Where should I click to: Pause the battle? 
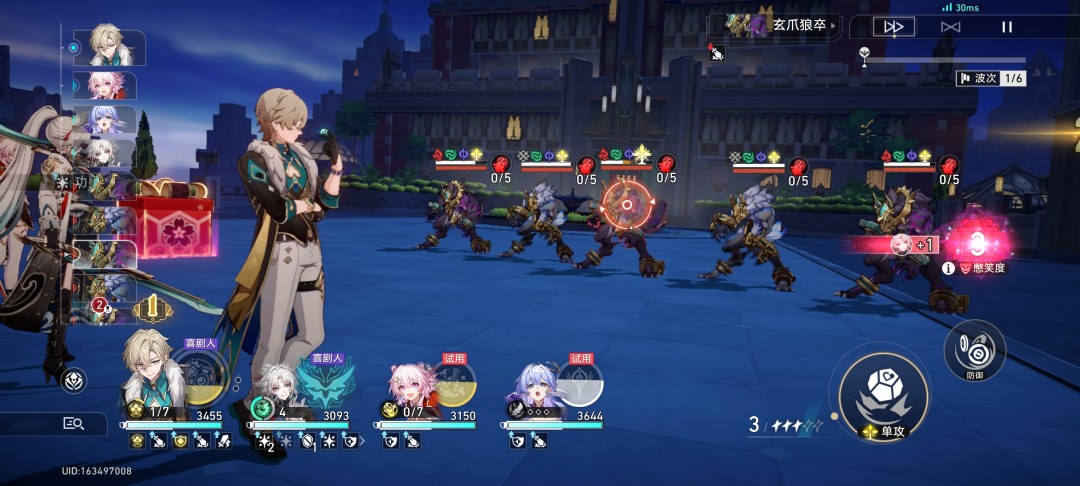[1007, 27]
